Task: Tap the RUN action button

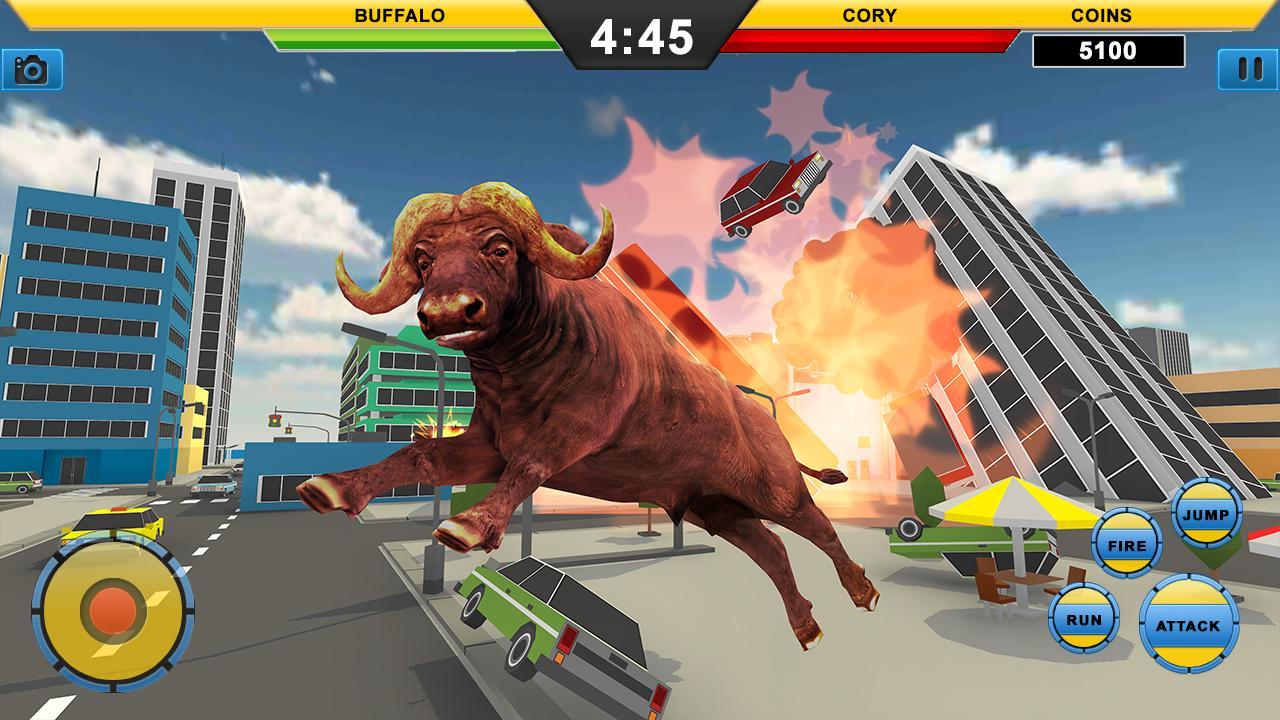Action: [x=1085, y=617]
